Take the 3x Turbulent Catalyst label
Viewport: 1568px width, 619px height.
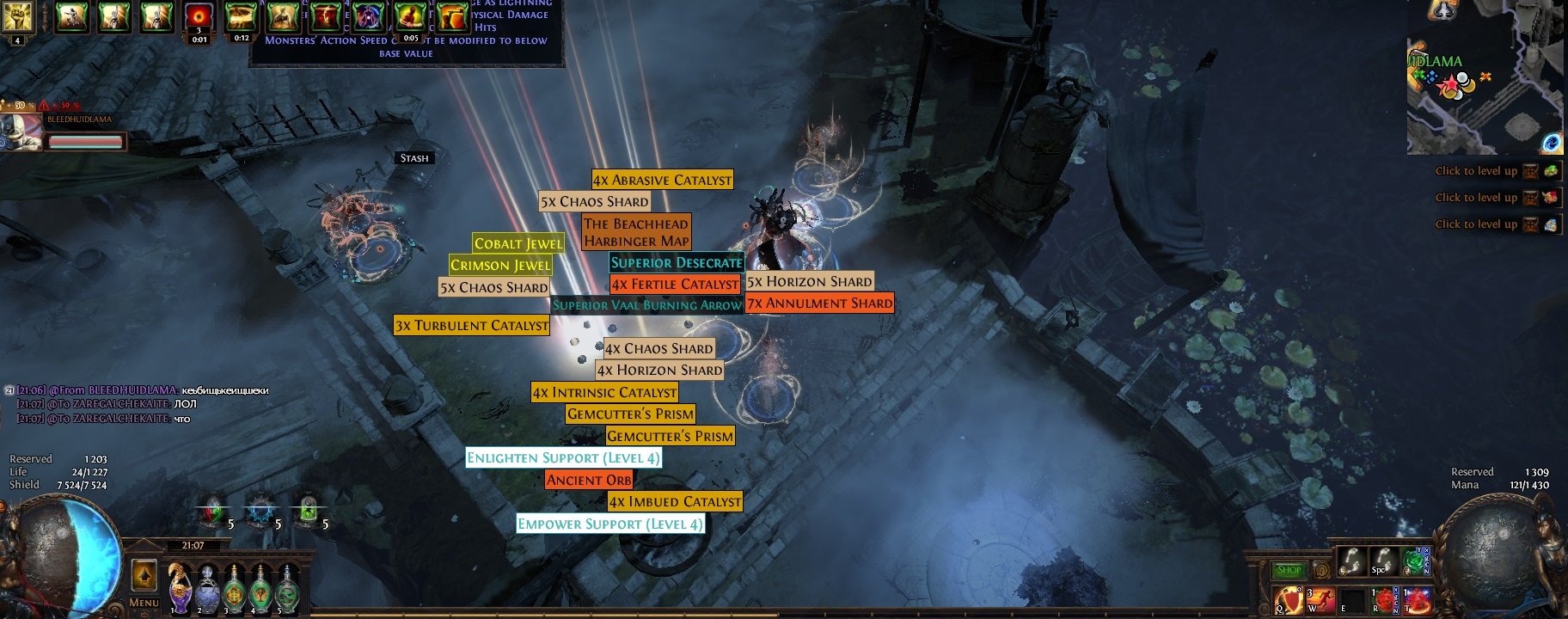click(x=471, y=325)
